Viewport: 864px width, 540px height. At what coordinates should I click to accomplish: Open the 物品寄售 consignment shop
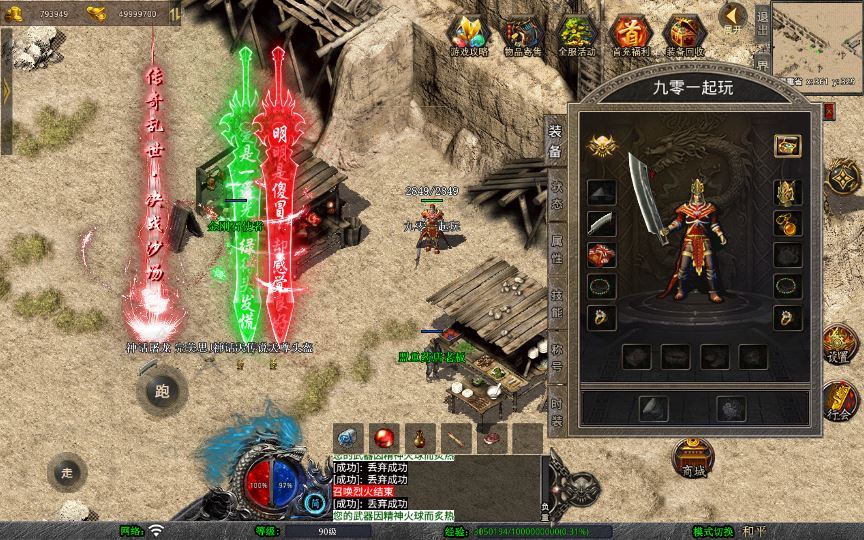click(x=523, y=35)
